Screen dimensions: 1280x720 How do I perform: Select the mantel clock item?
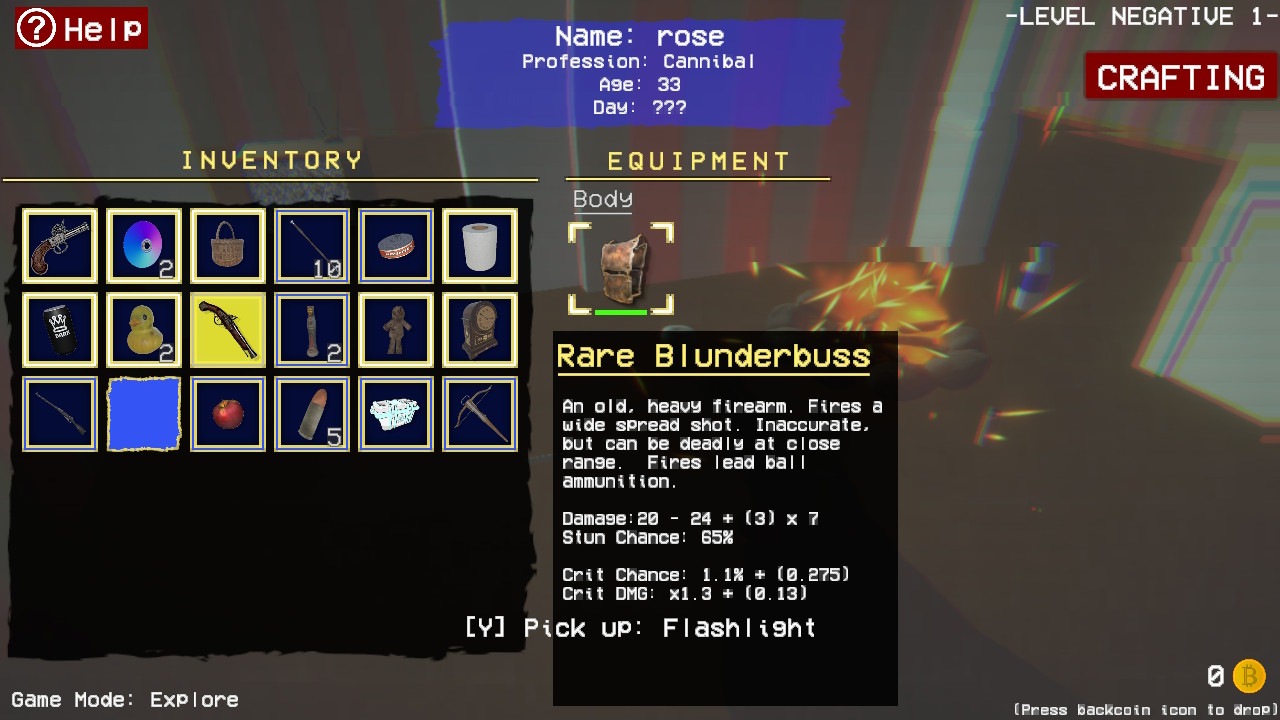pyautogui.click(x=479, y=329)
